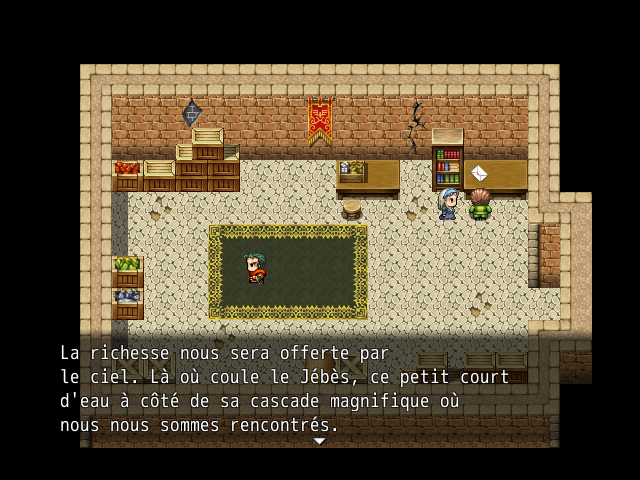Click the dialogue continue arrow

(319, 441)
